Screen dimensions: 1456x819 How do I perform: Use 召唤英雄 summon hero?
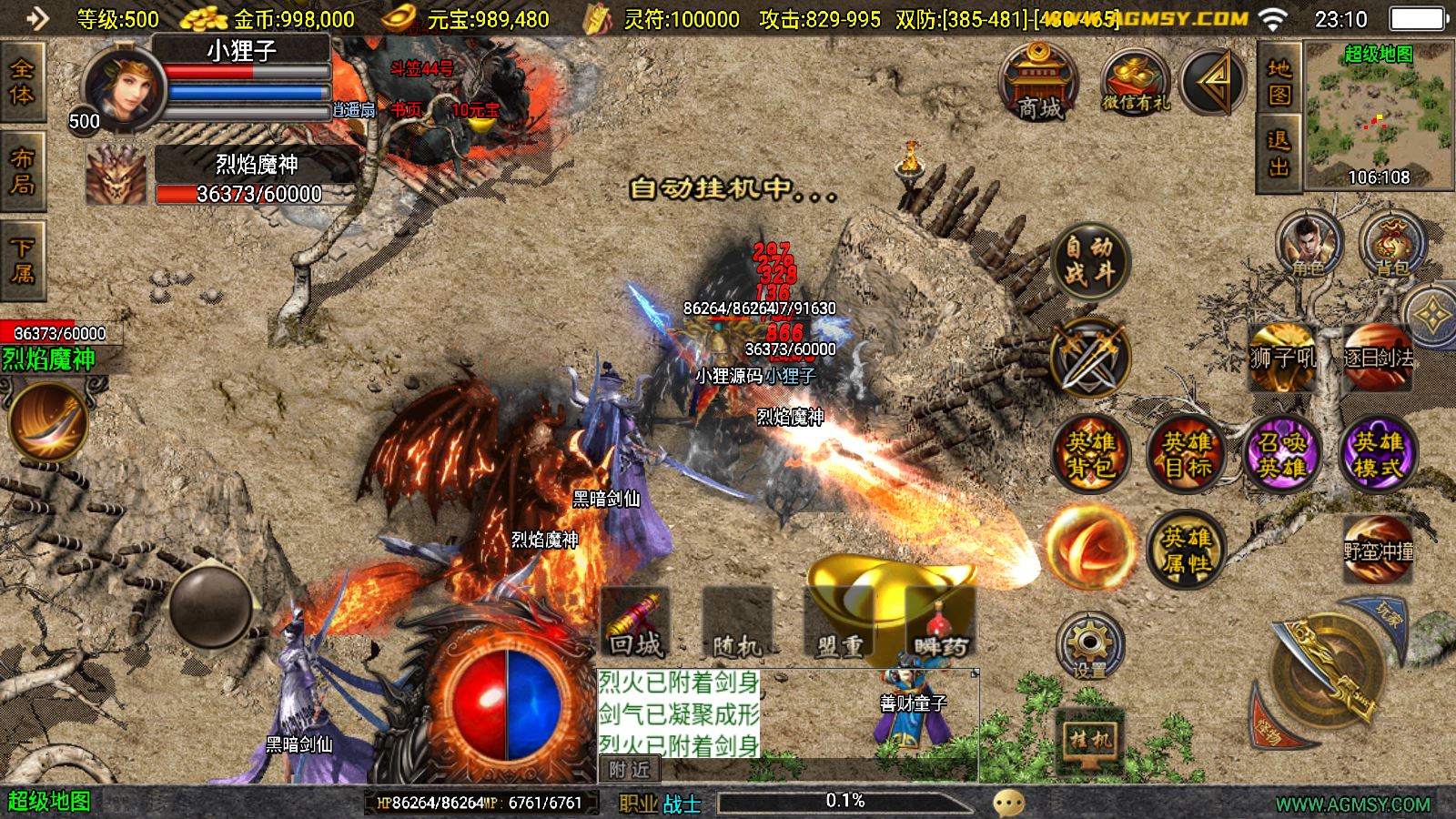click(1281, 454)
